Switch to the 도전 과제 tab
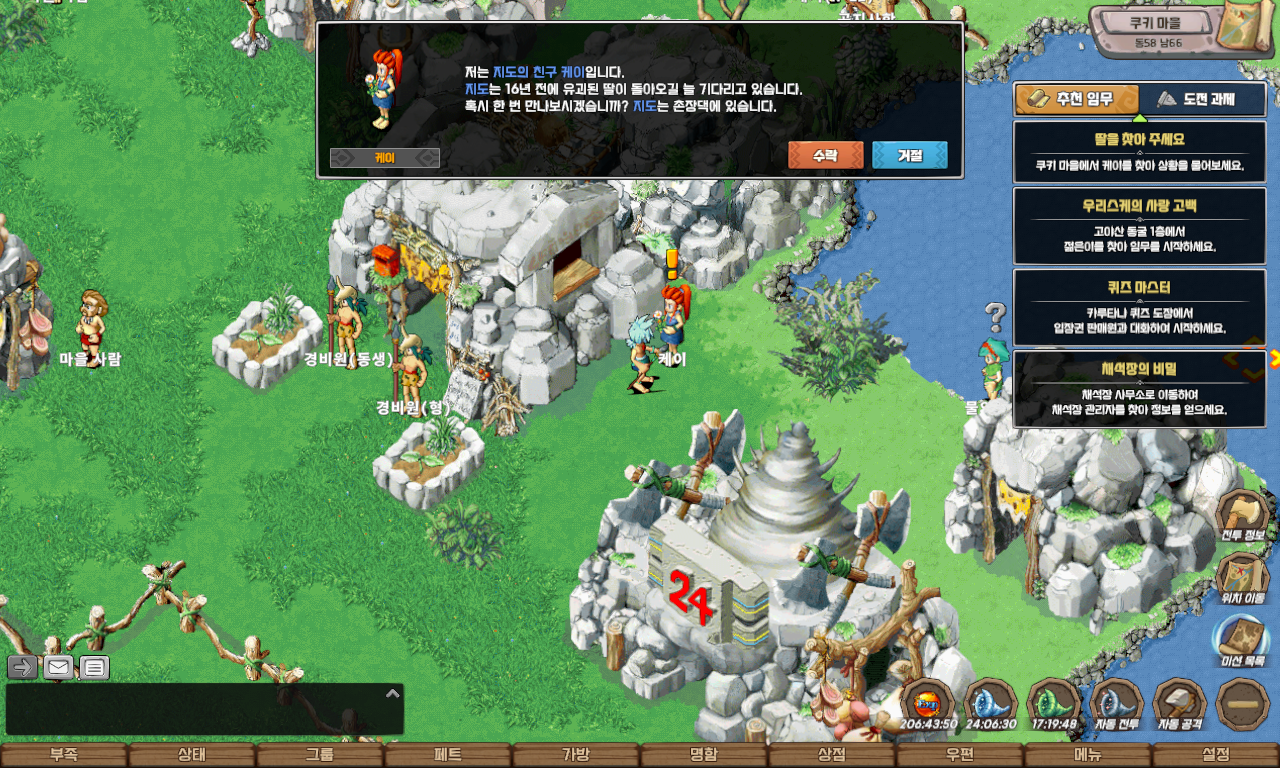The width and height of the screenshot is (1280, 768). pyautogui.click(x=1202, y=99)
